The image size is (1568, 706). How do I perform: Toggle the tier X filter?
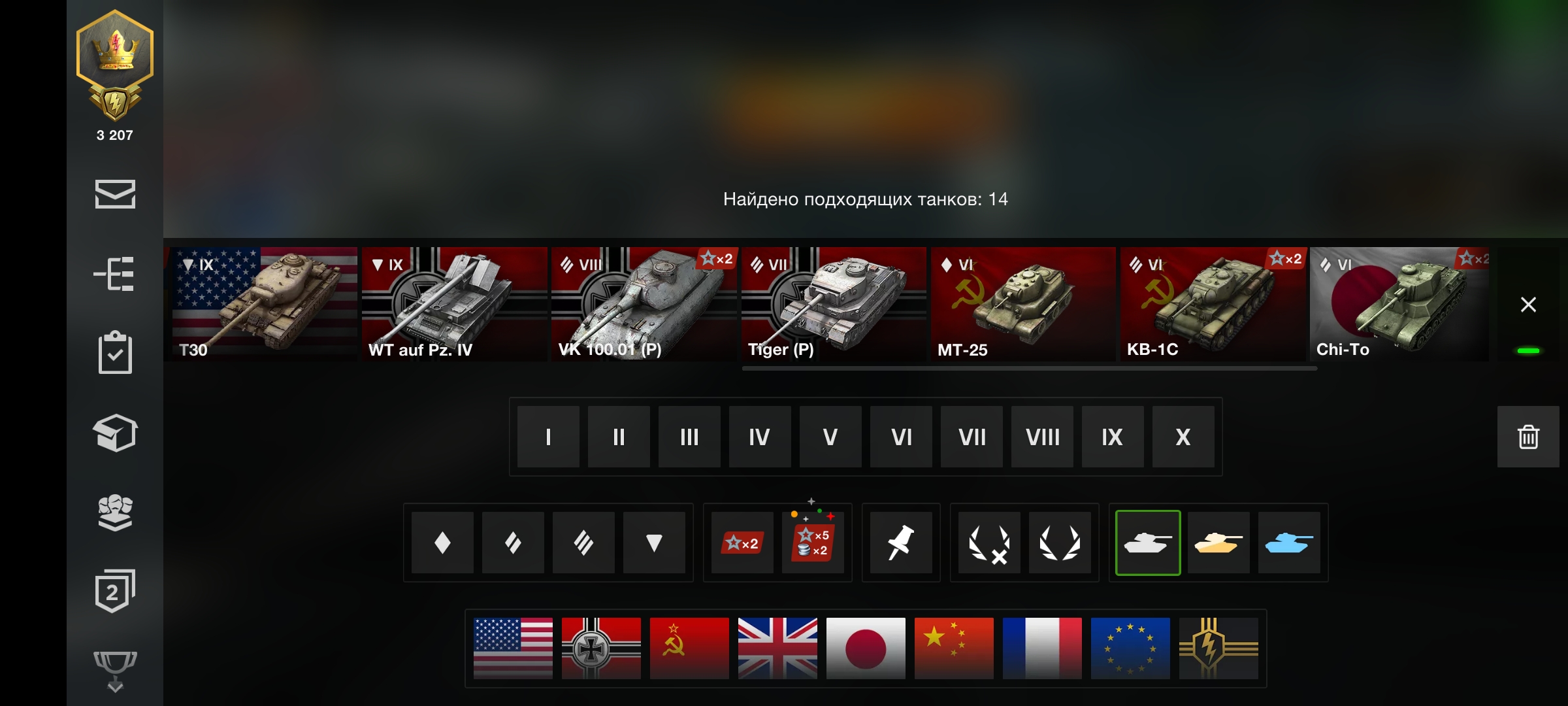(x=1183, y=437)
